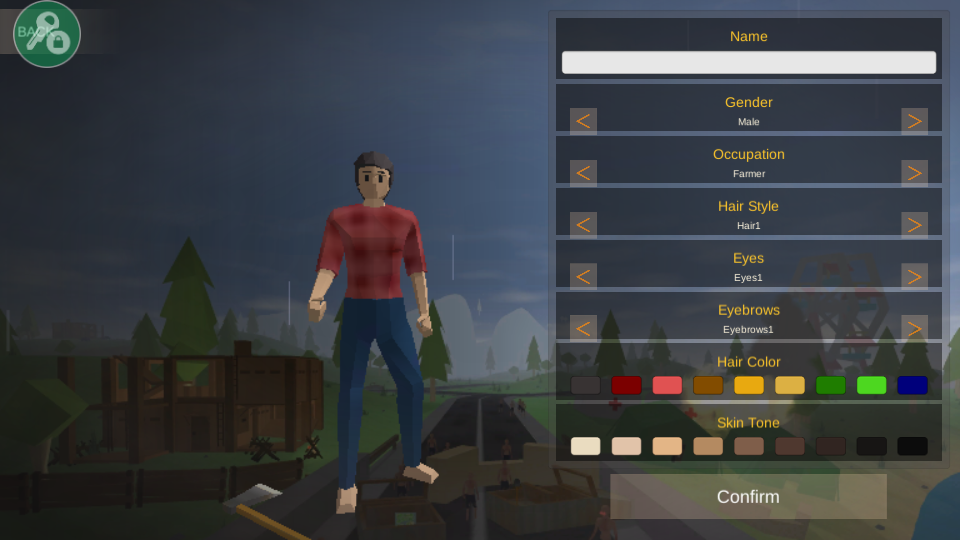Select the brown hair color swatch
Image resolution: width=960 pixels, height=540 pixels.
tap(708, 385)
